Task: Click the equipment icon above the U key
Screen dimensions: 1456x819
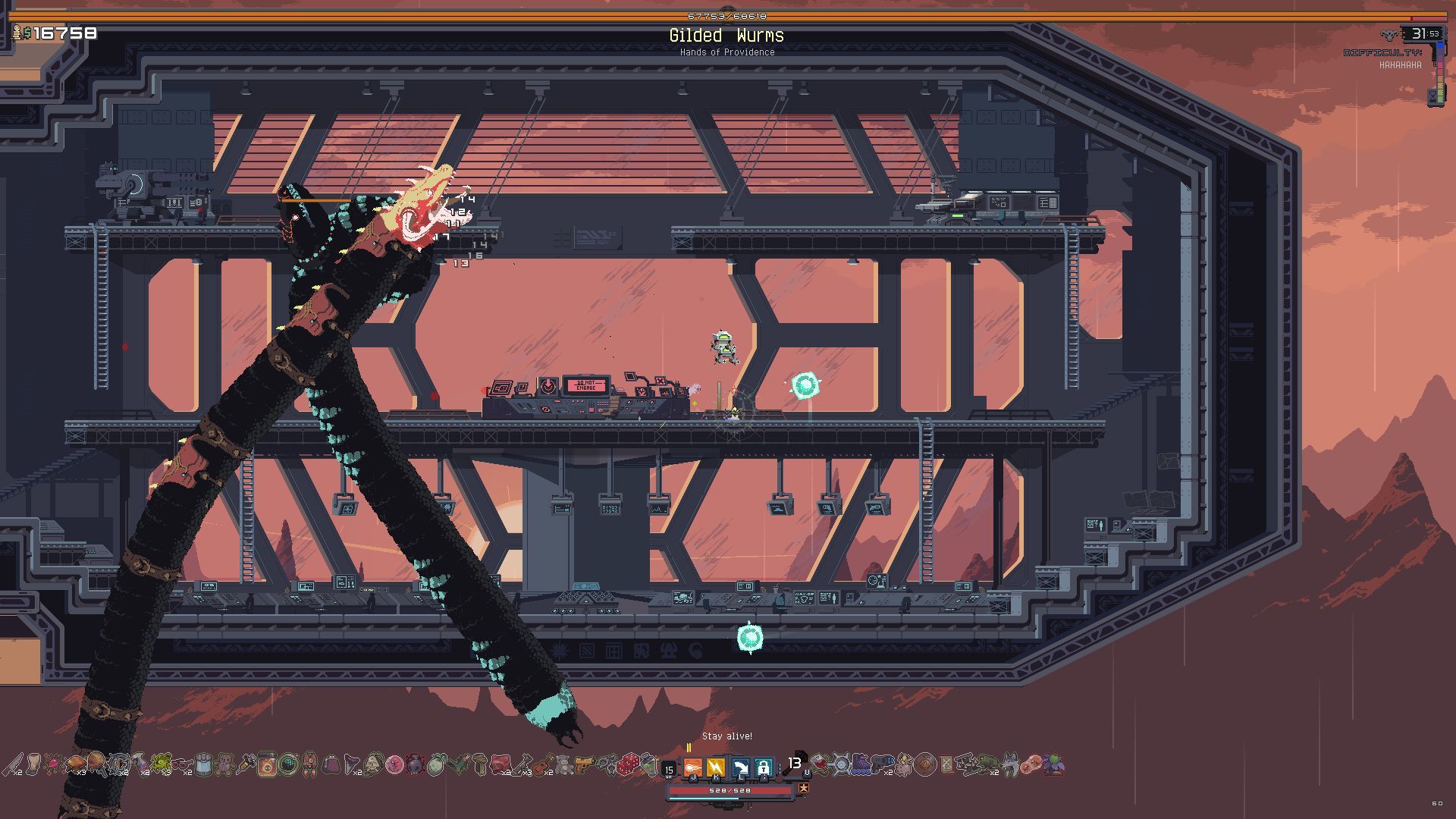Action: (802, 756)
